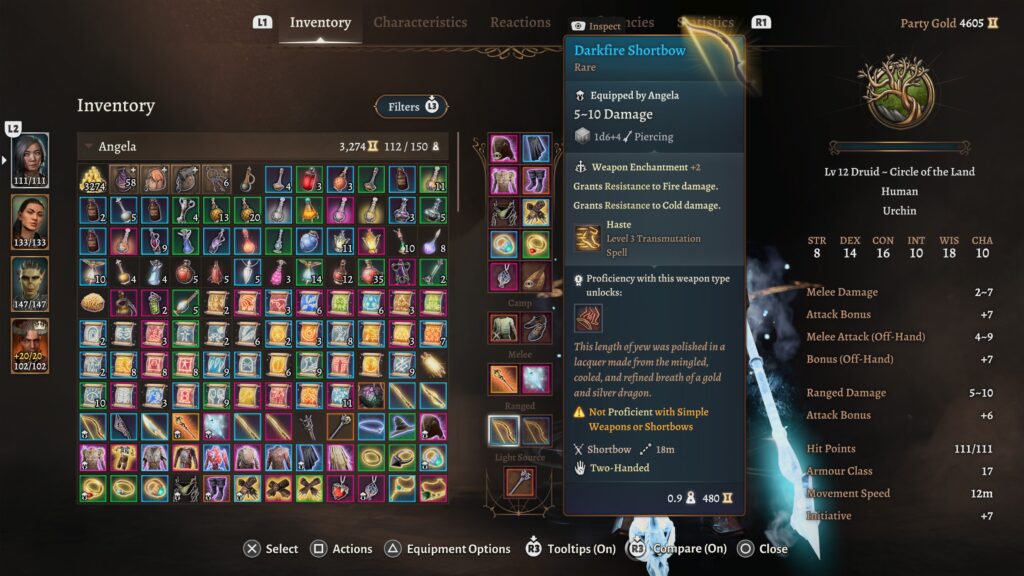Click the Haste spell icon in tooltip
Viewport: 1024px width, 576px height.
pyautogui.click(x=587, y=239)
